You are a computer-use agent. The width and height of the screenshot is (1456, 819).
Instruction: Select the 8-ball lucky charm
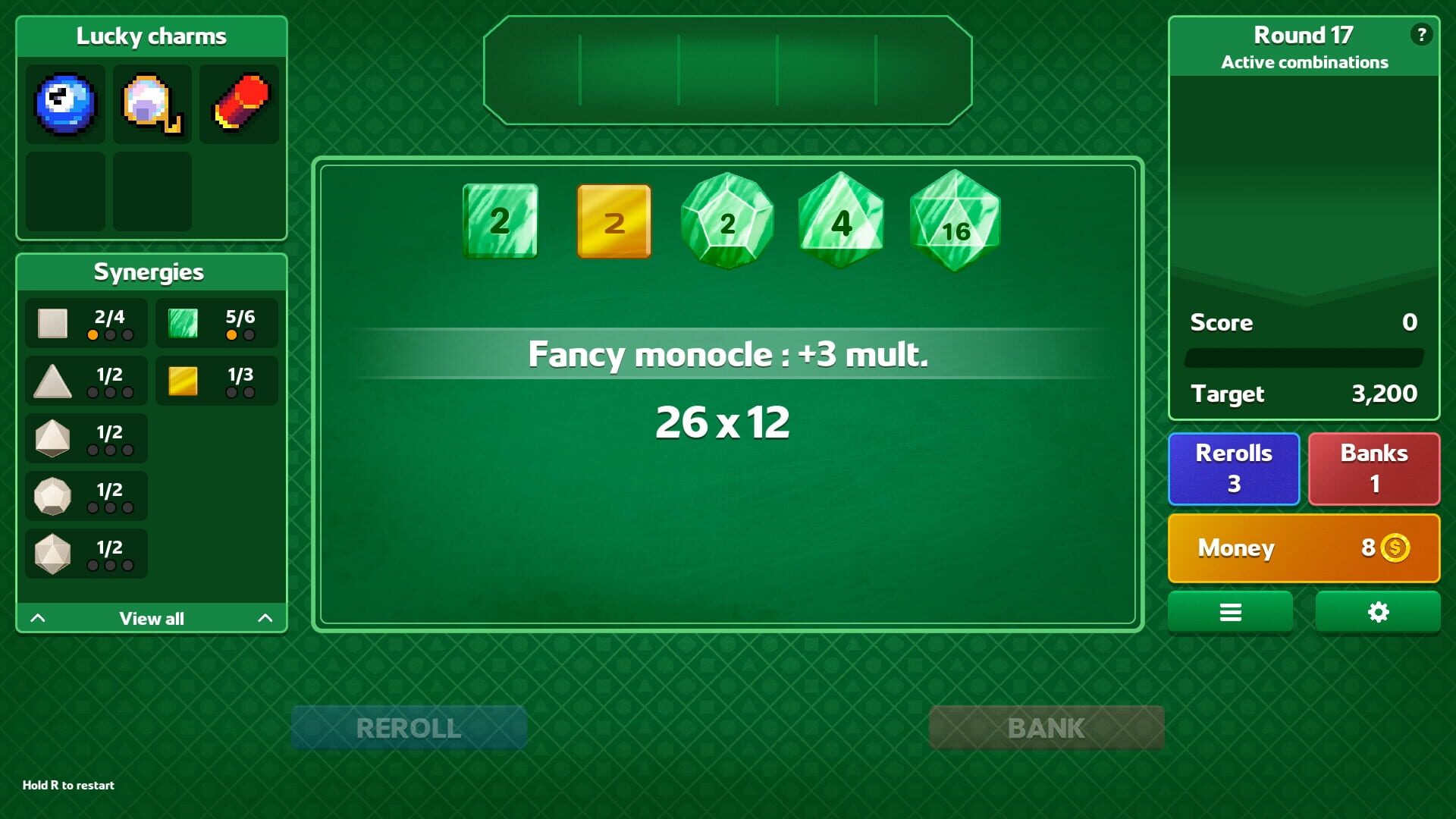pos(65,105)
